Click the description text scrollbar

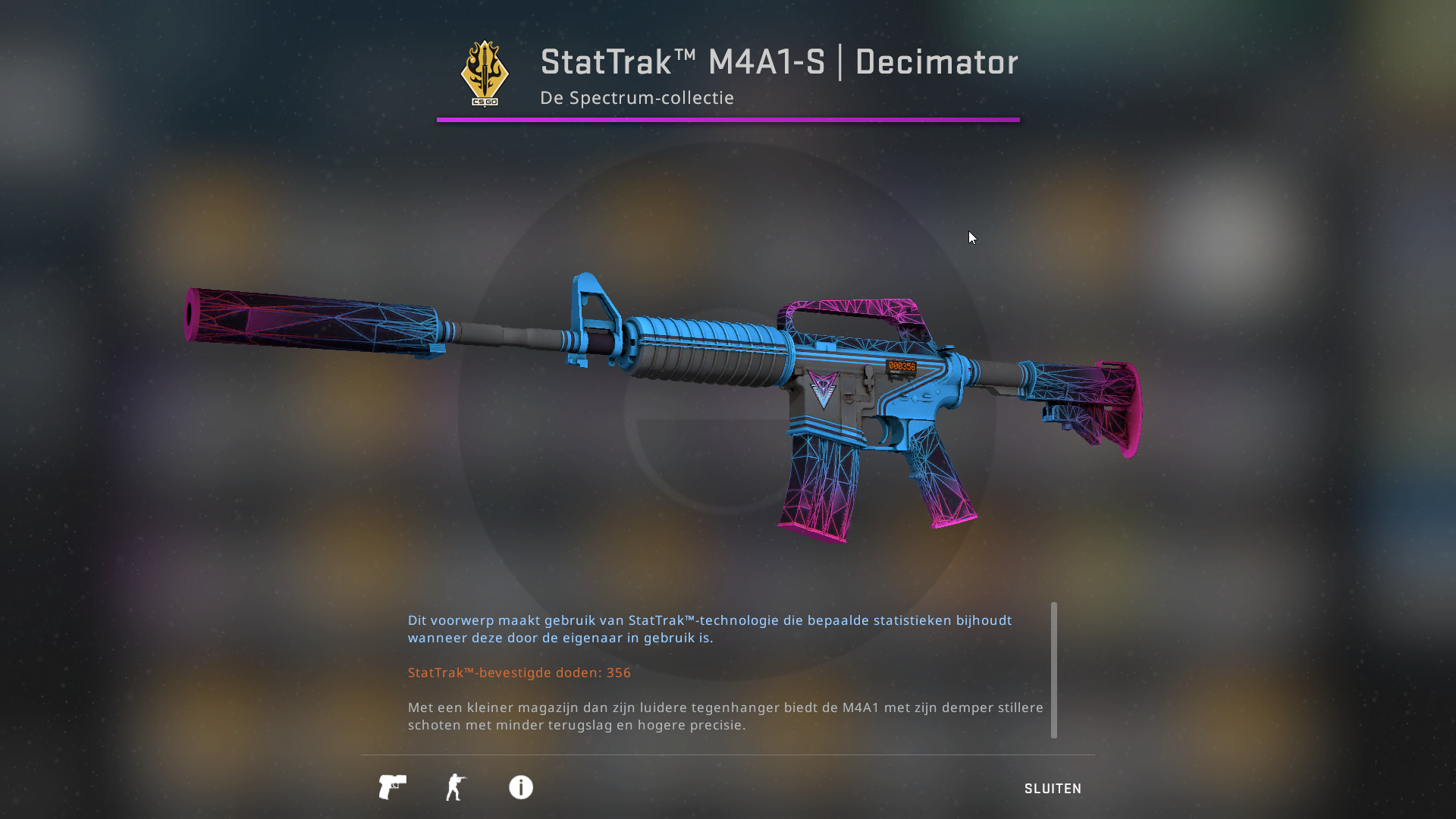[1053, 670]
